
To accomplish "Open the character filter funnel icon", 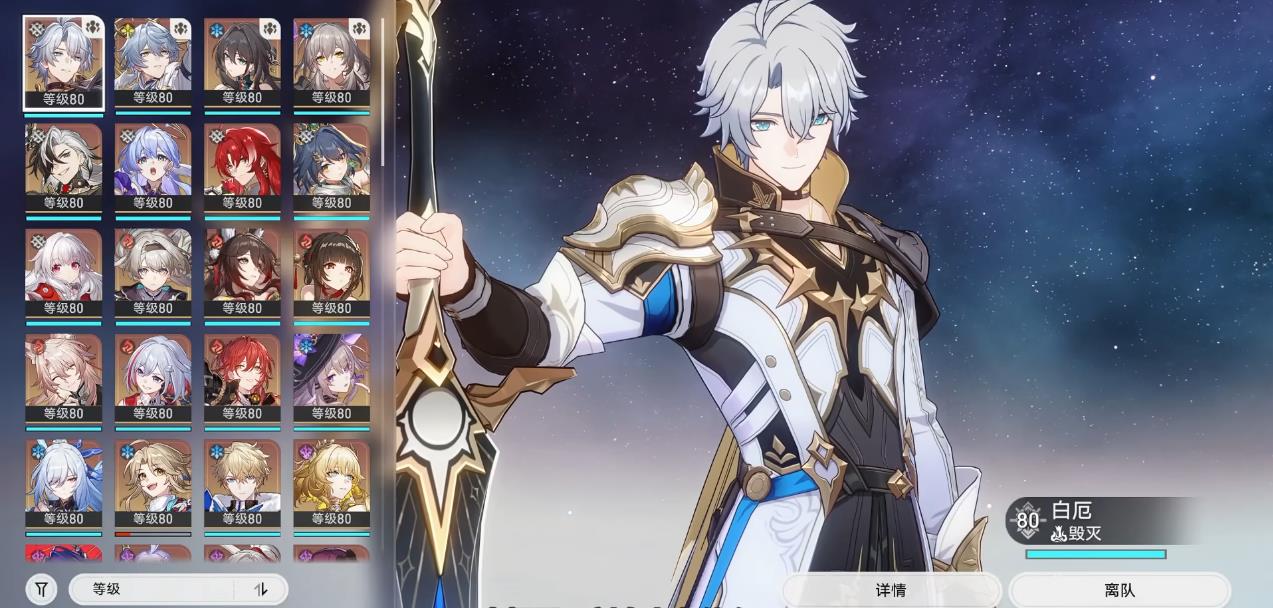I will click(41, 589).
